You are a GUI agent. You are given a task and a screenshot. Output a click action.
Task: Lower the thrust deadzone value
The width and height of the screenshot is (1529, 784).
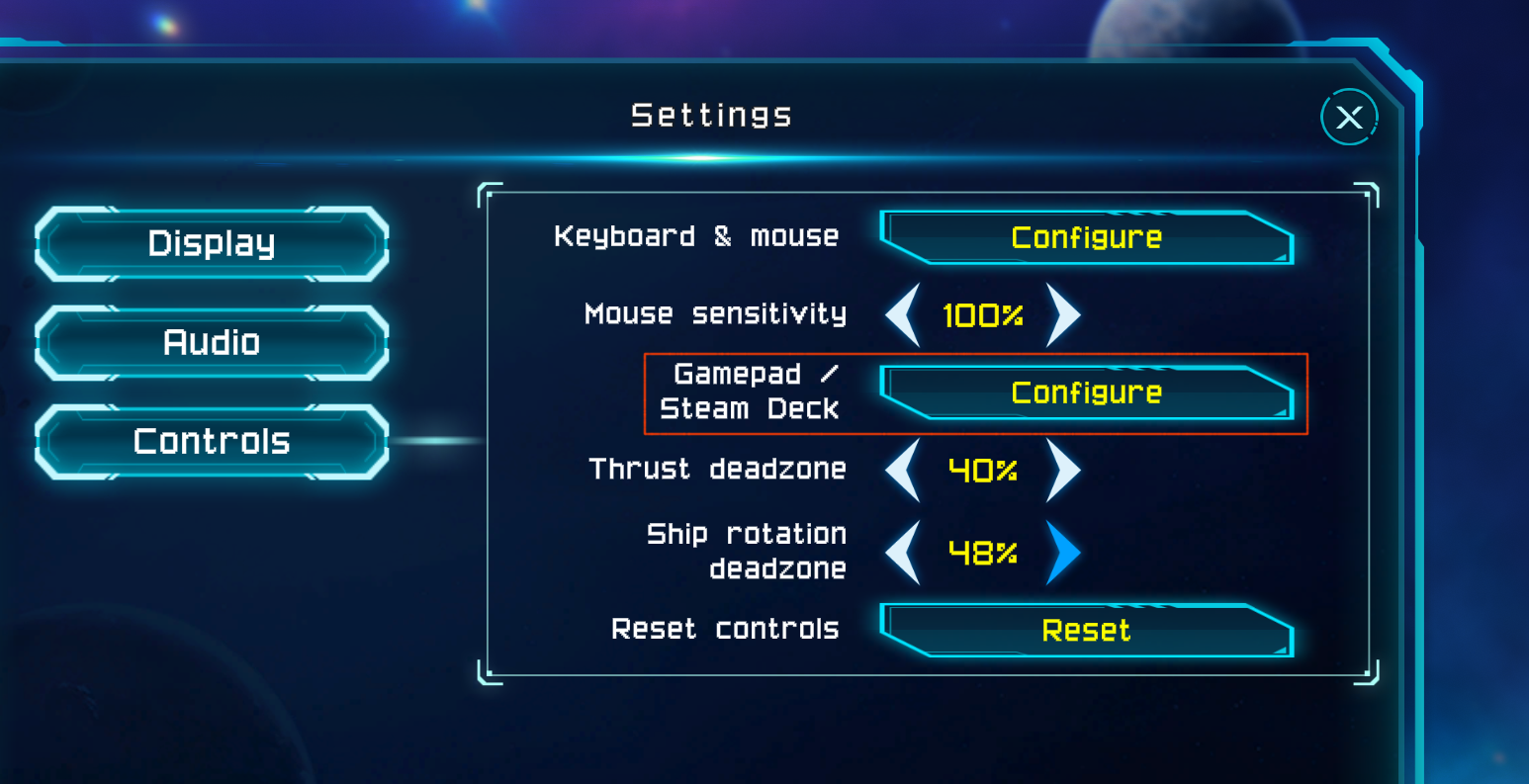coord(901,471)
